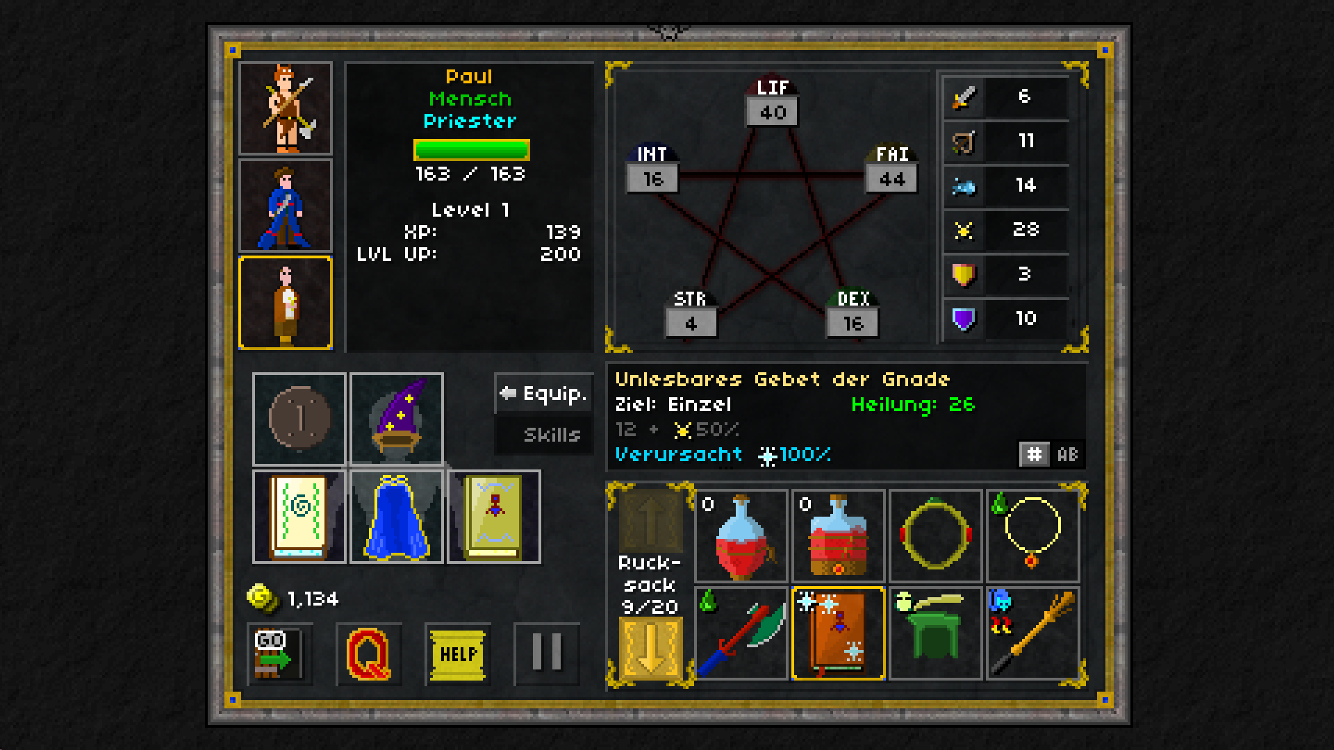Click the purple magic resistance shield icon
This screenshot has height=750, width=1334.
pyautogui.click(x=961, y=320)
